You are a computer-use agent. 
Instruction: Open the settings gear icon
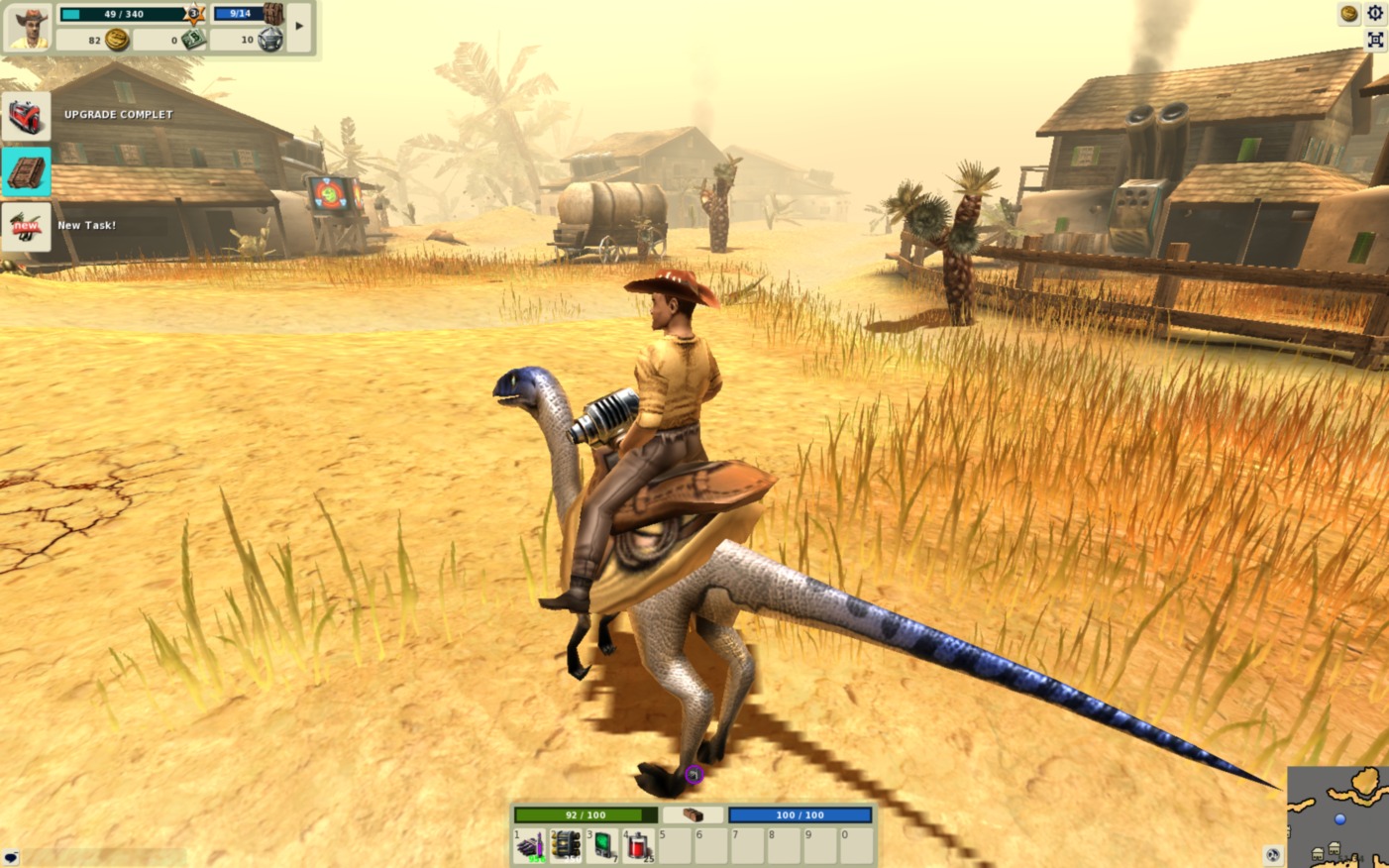(x=1375, y=13)
